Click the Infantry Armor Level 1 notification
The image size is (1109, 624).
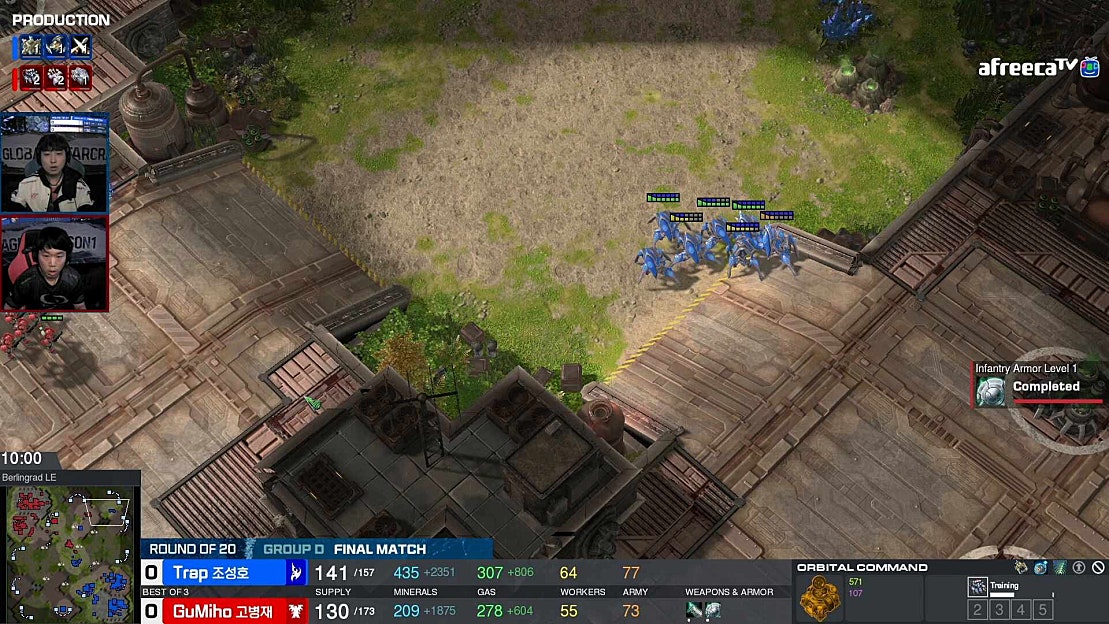point(1030,384)
